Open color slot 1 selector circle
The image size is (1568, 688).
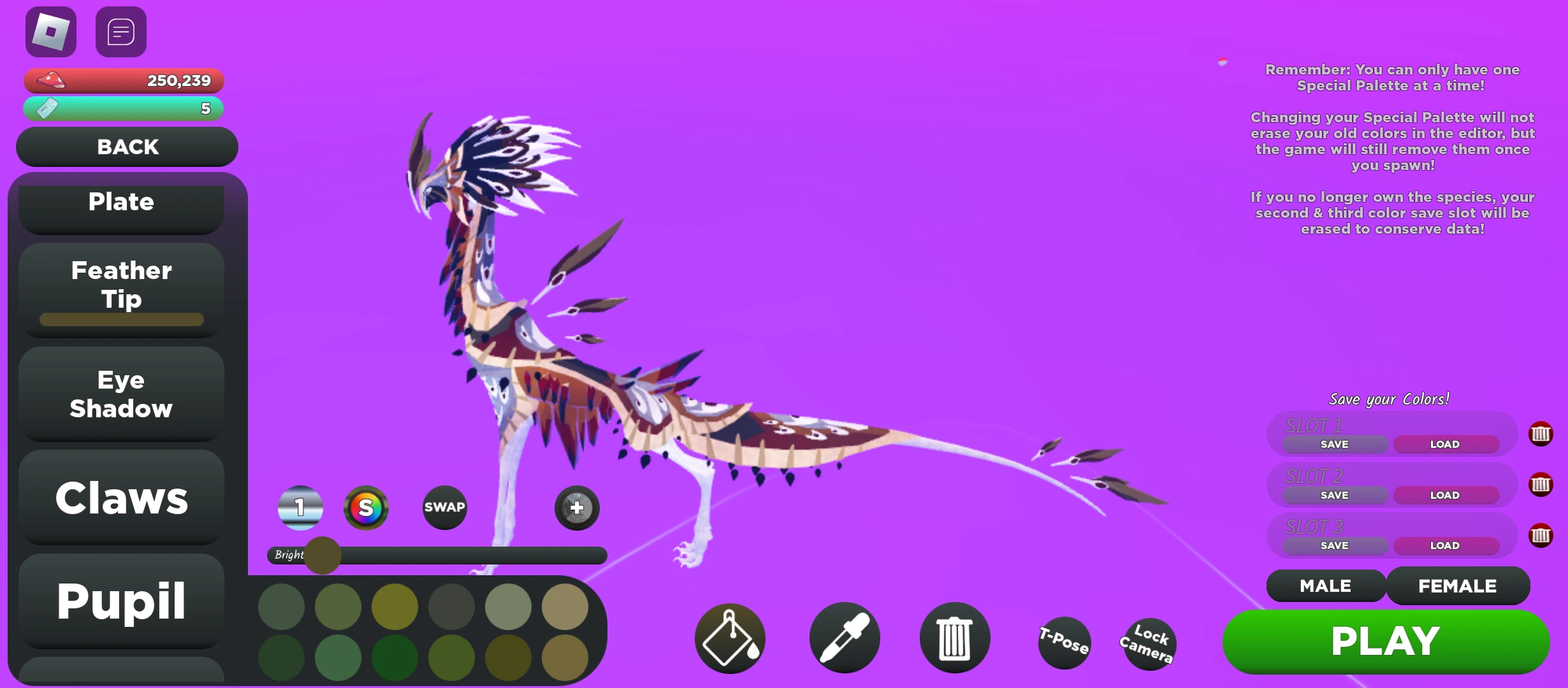point(300,508)
